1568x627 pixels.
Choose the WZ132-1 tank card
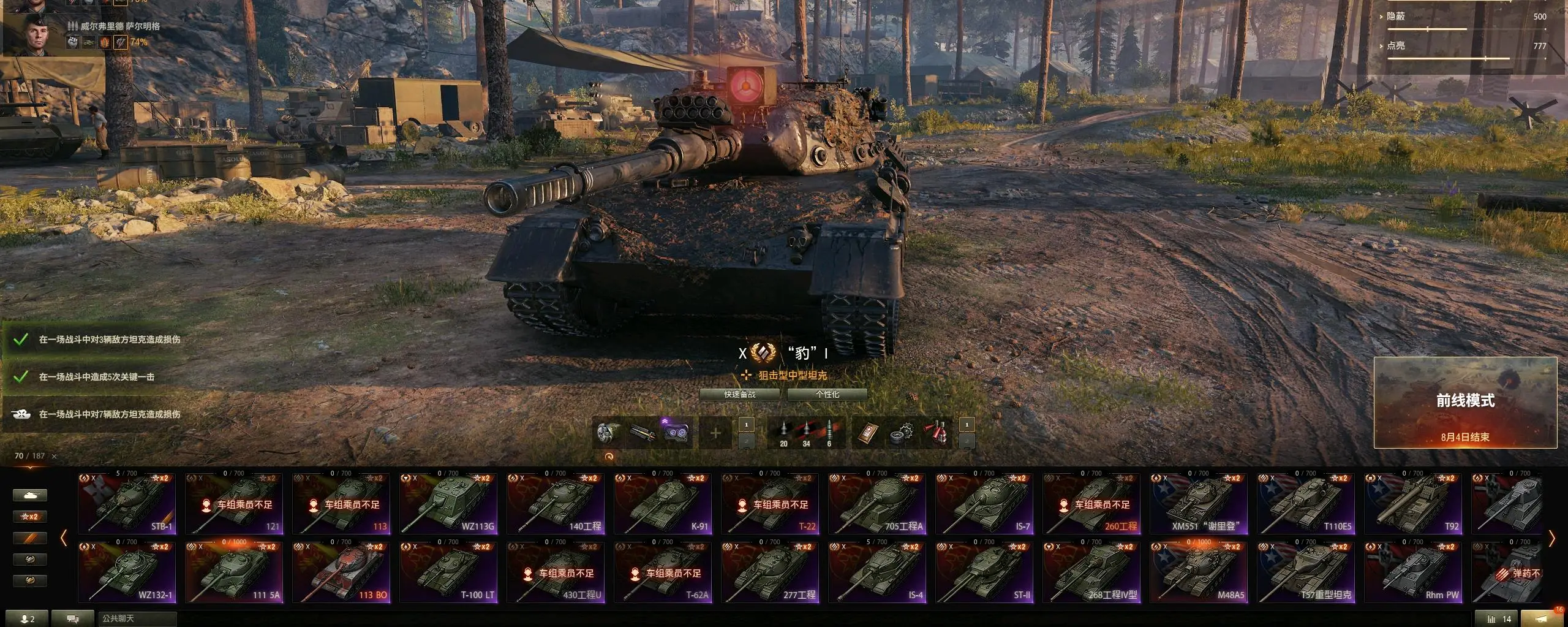click(x=127, y=571)
